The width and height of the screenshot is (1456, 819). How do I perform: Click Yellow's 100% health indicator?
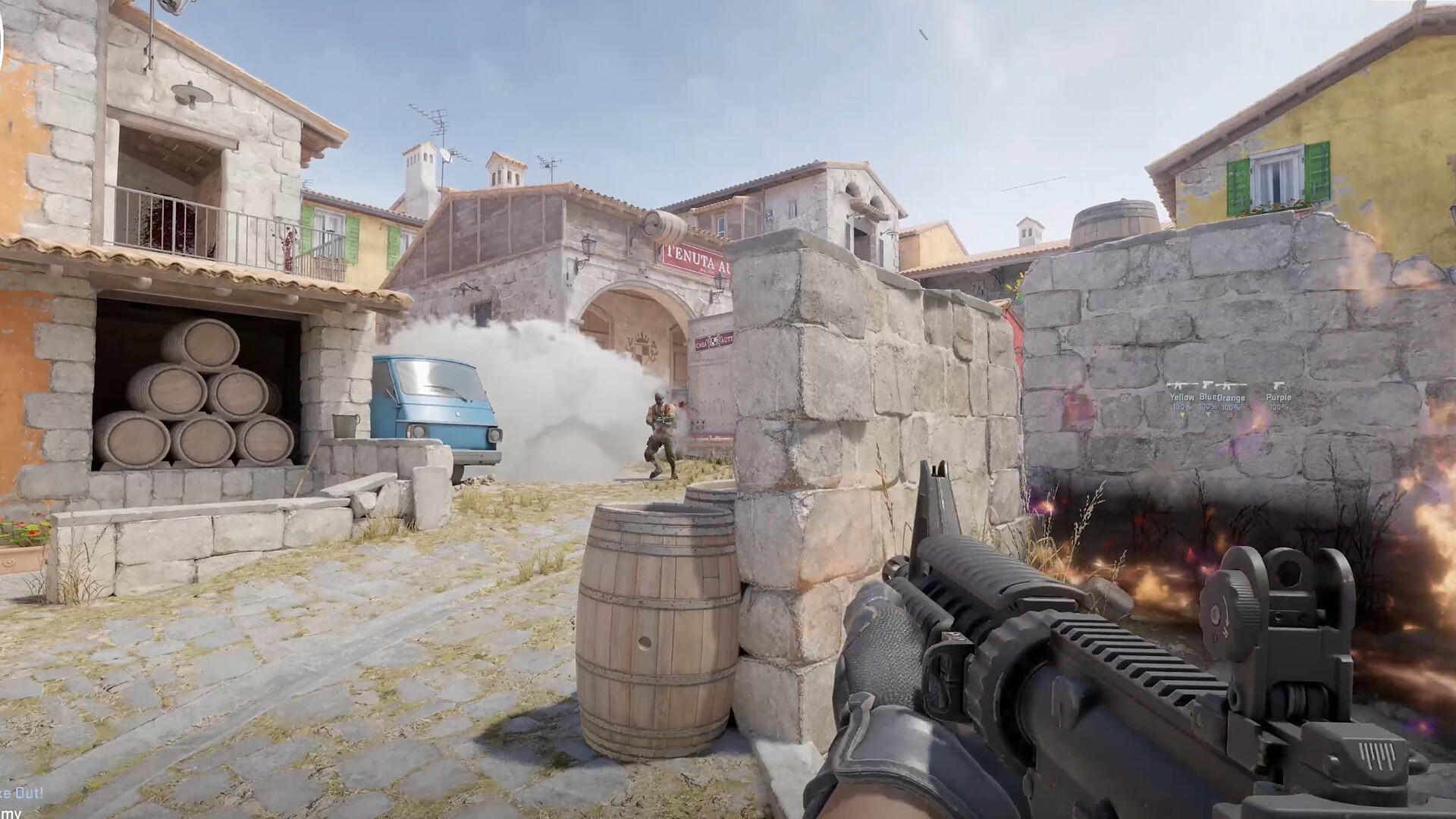[1182, 406]
